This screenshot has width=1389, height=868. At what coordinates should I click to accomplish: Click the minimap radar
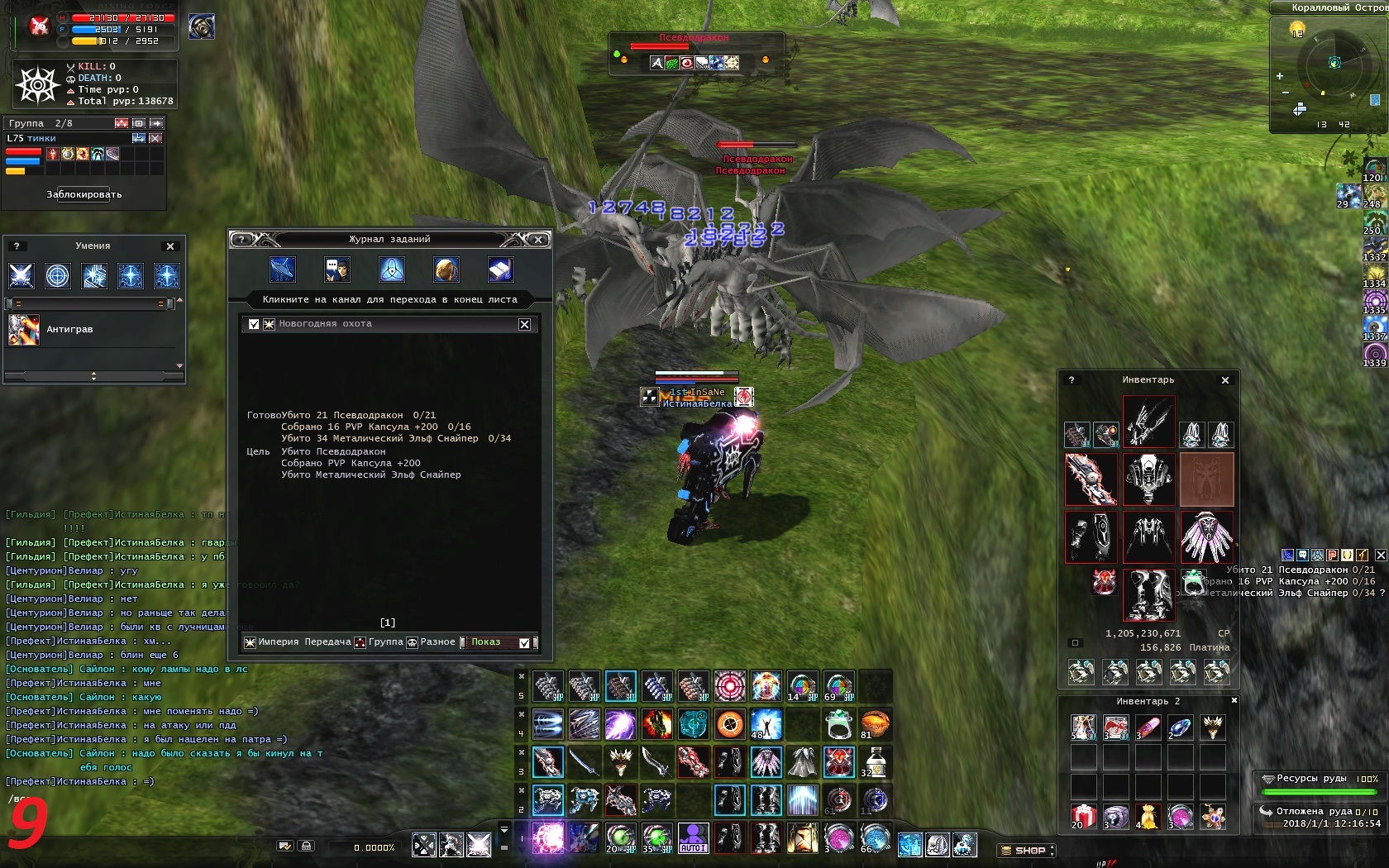(1333, 64)
